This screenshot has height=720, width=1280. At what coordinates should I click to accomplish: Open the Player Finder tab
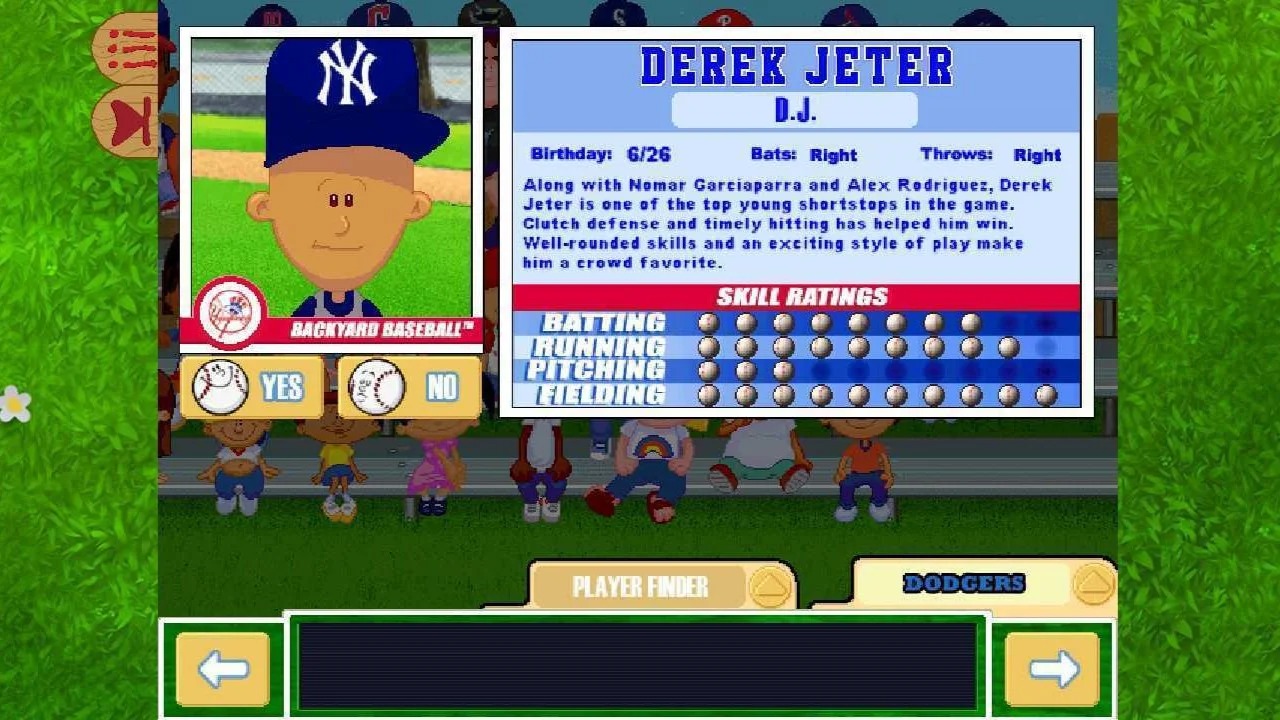pos(640,586)
